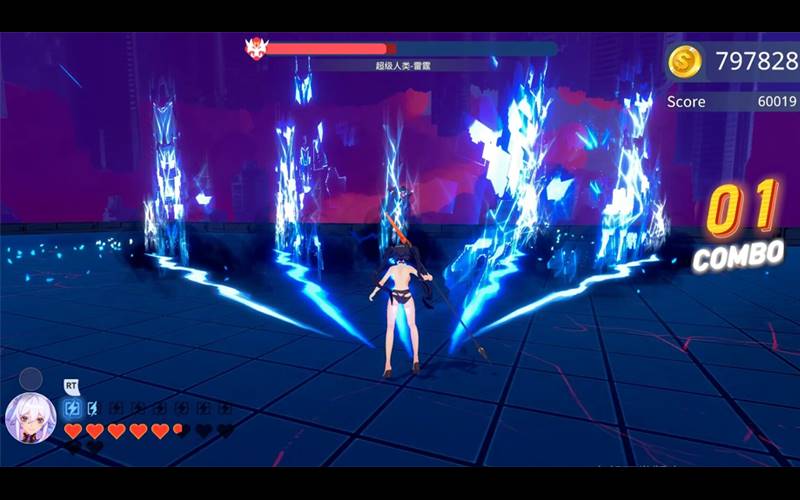This screenshot has height=500, width=800.
Task: Select the gray circle above the portrait
Action: [31, 379]
